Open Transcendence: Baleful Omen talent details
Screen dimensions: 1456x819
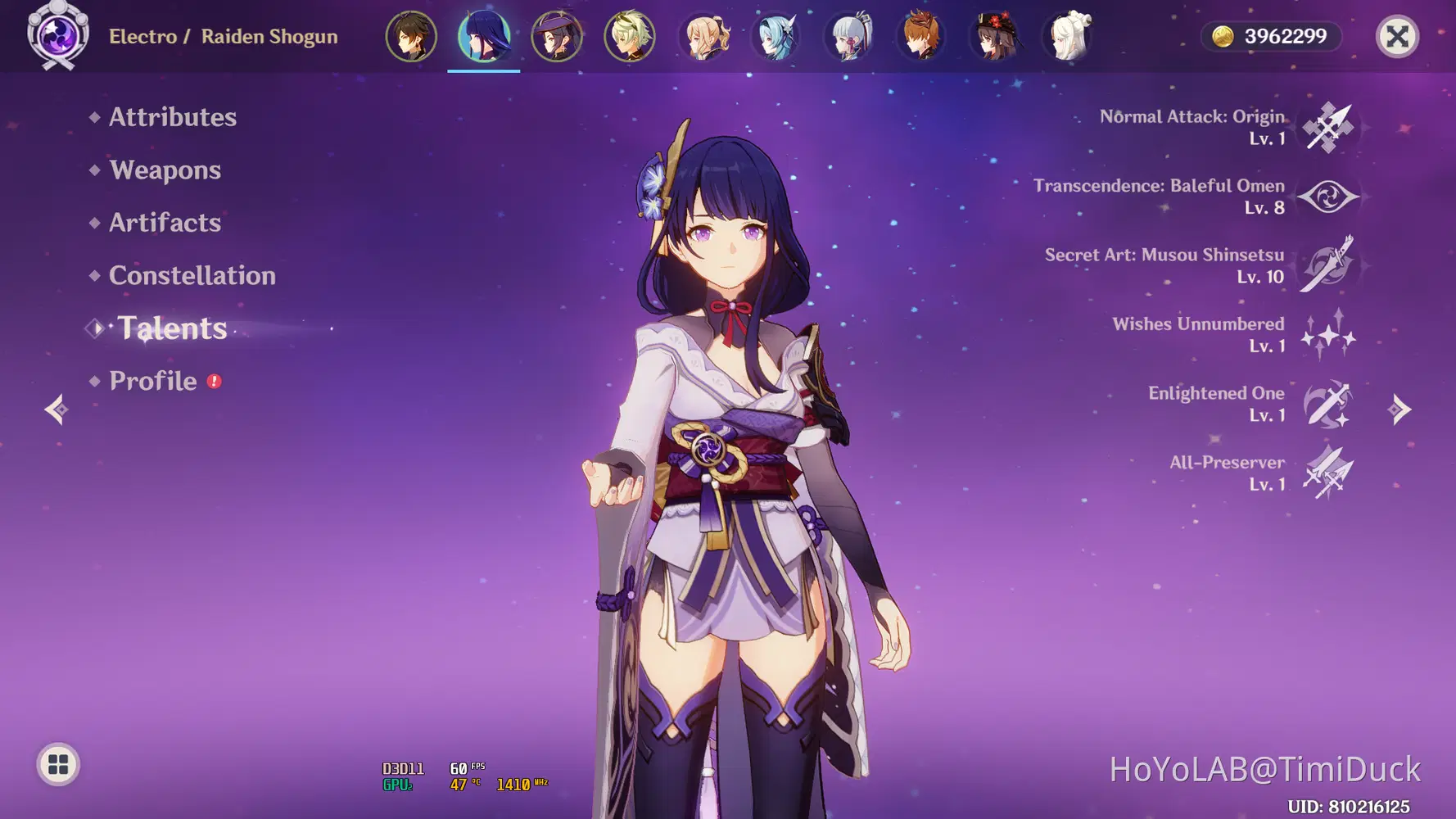point(1327,197)
